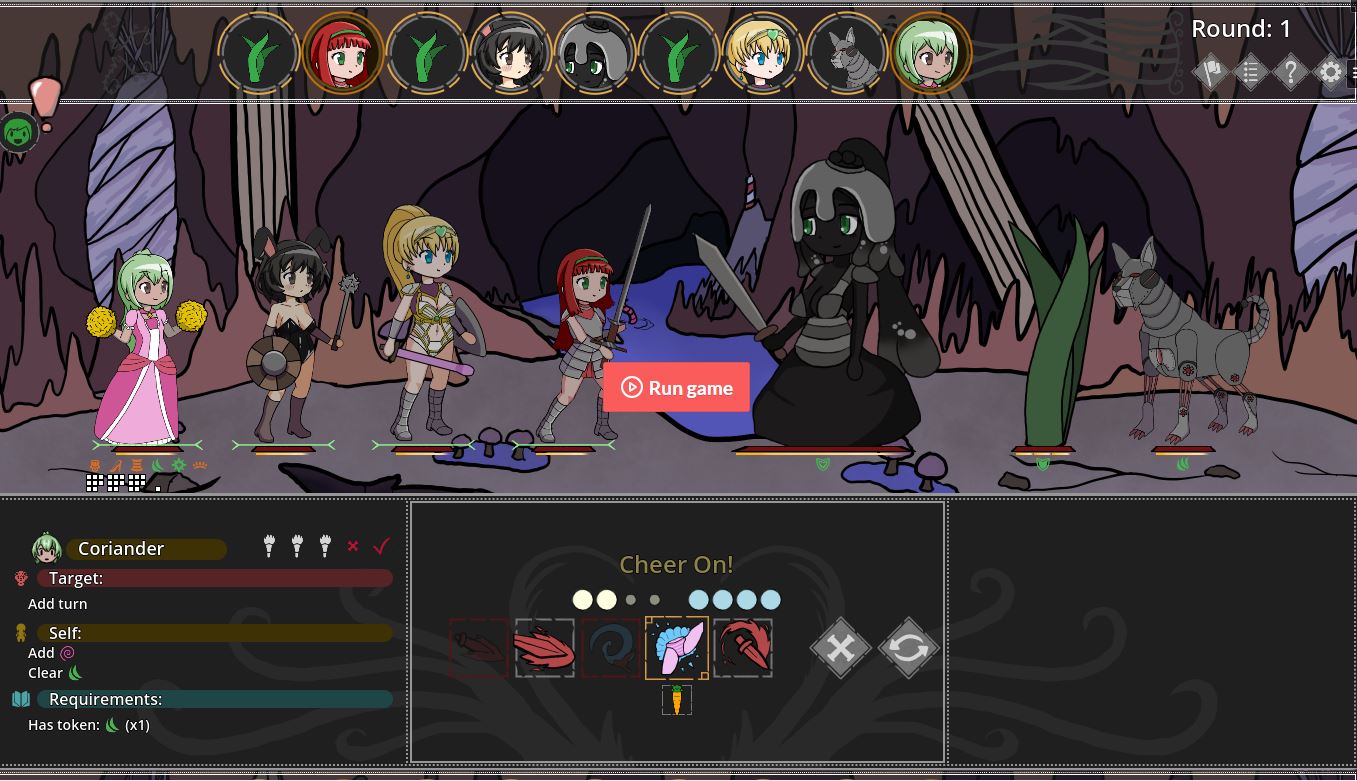Open the turn order list icon
Image resolution: width=1357 pixels, height=781 pixels.
(1250, 72)
